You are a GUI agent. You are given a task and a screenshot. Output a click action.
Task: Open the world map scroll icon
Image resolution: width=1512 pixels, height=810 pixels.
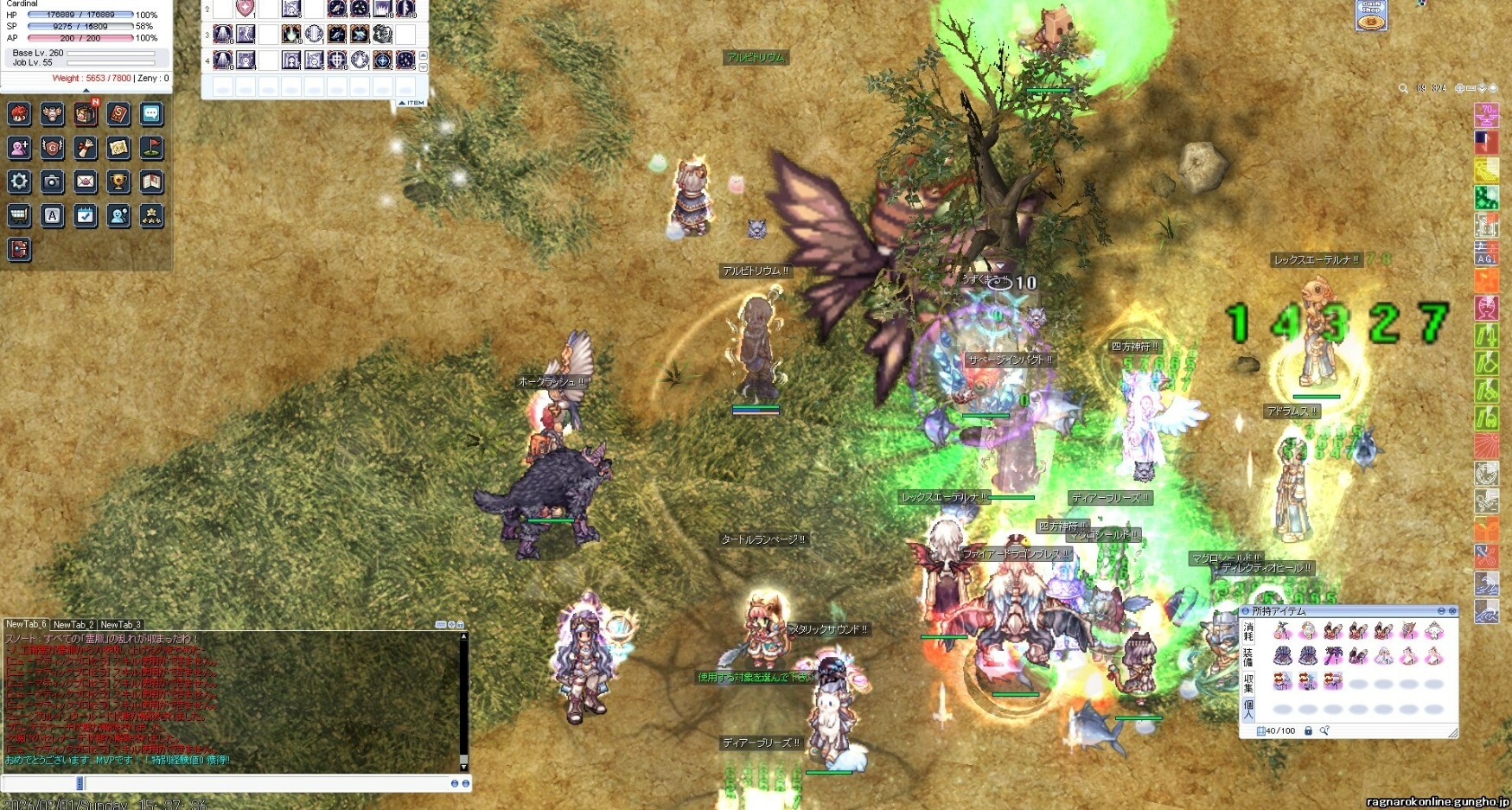pos(118,148)
